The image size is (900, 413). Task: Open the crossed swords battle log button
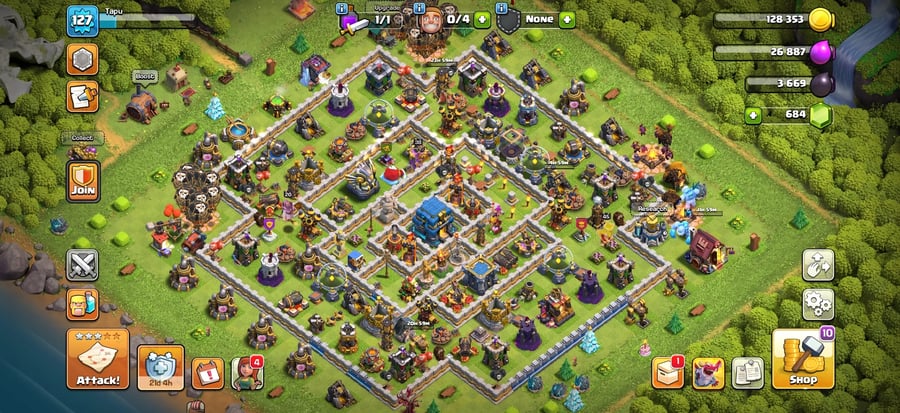coord(81,265)
